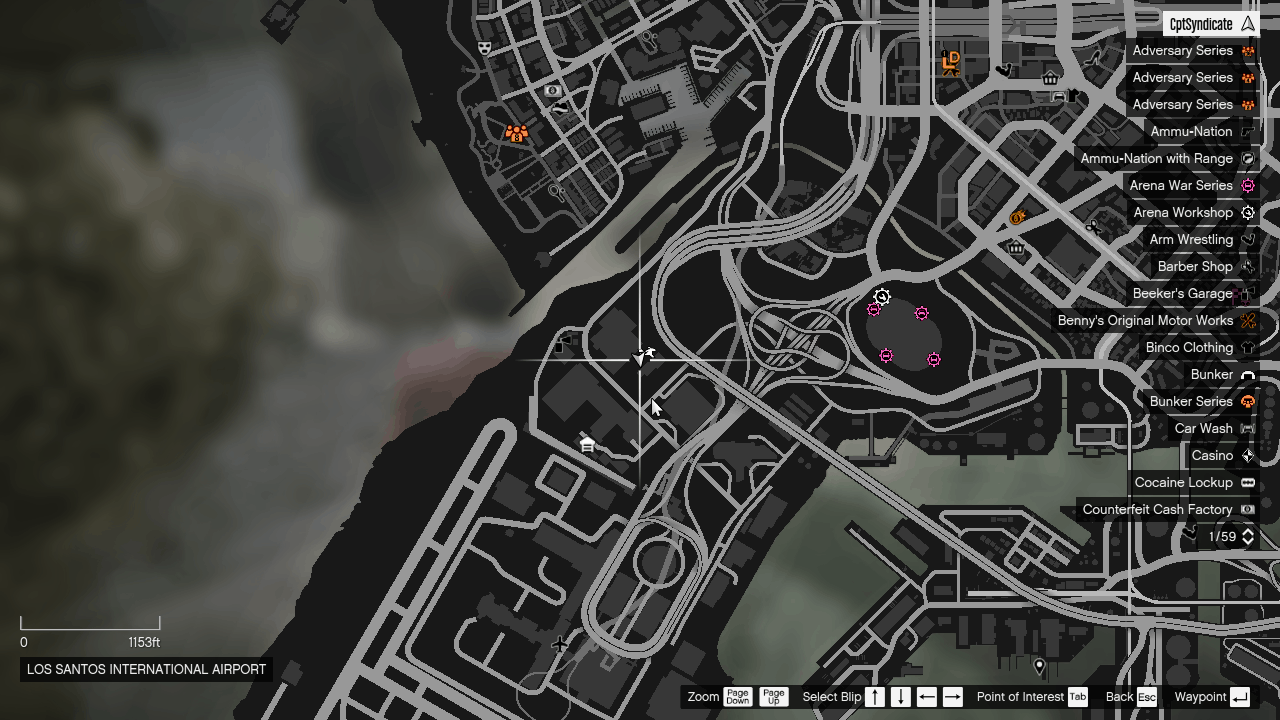Click the Barber Shop scissors icon

pyautogui.click(x=1247, y=266)
